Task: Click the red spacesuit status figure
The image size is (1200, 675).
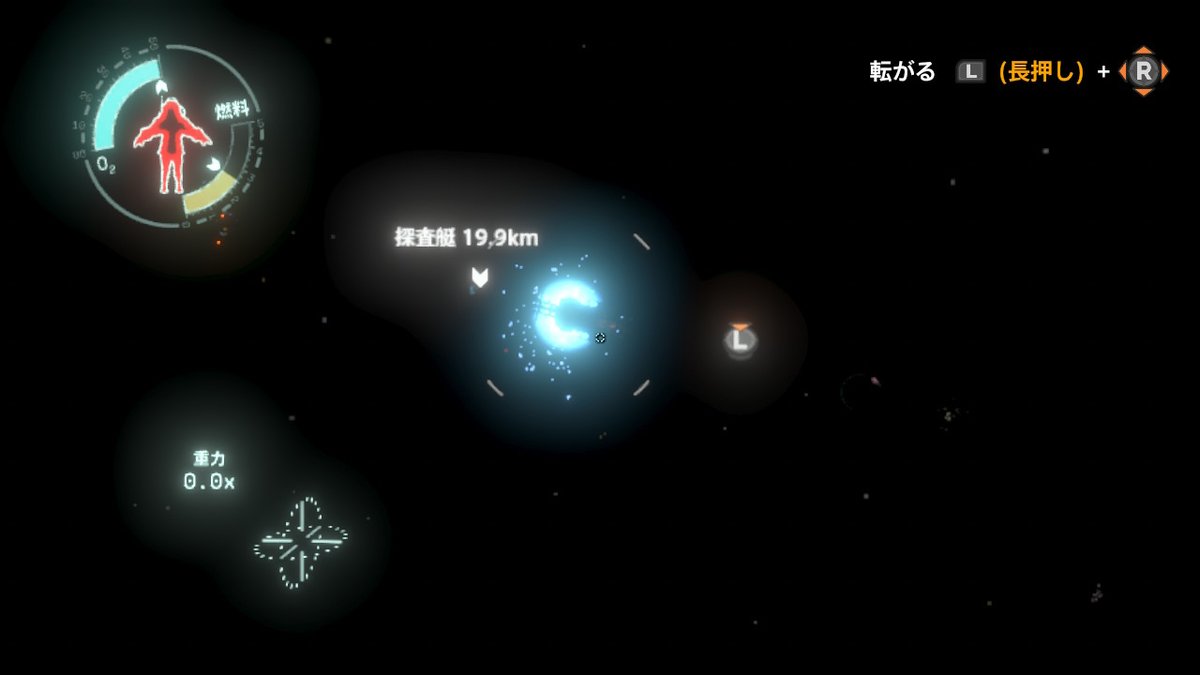Action: coord(171,145)
